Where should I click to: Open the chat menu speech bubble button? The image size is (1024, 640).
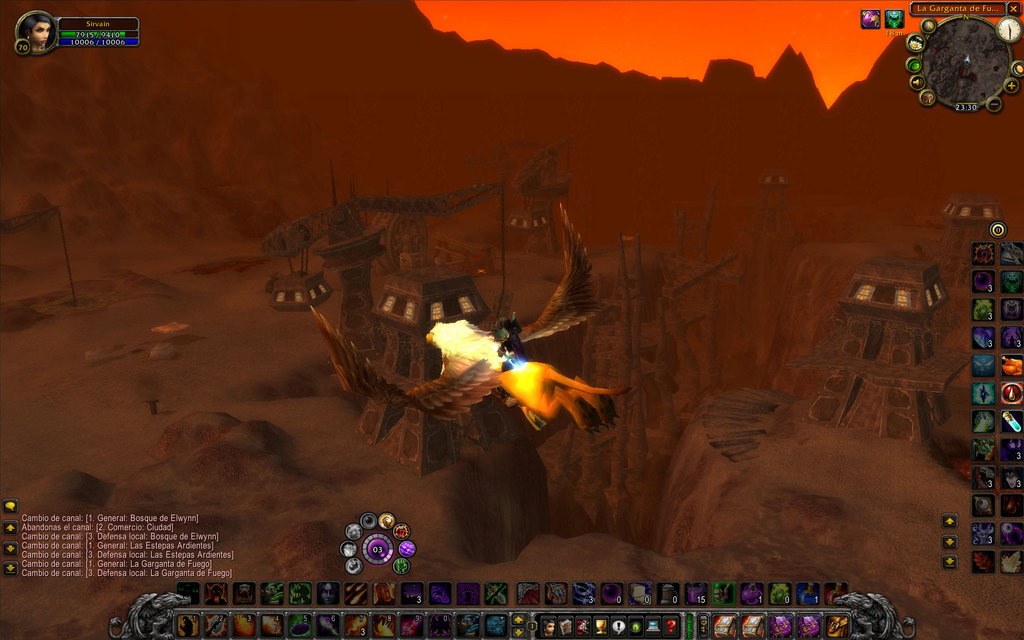coord(10,507)
